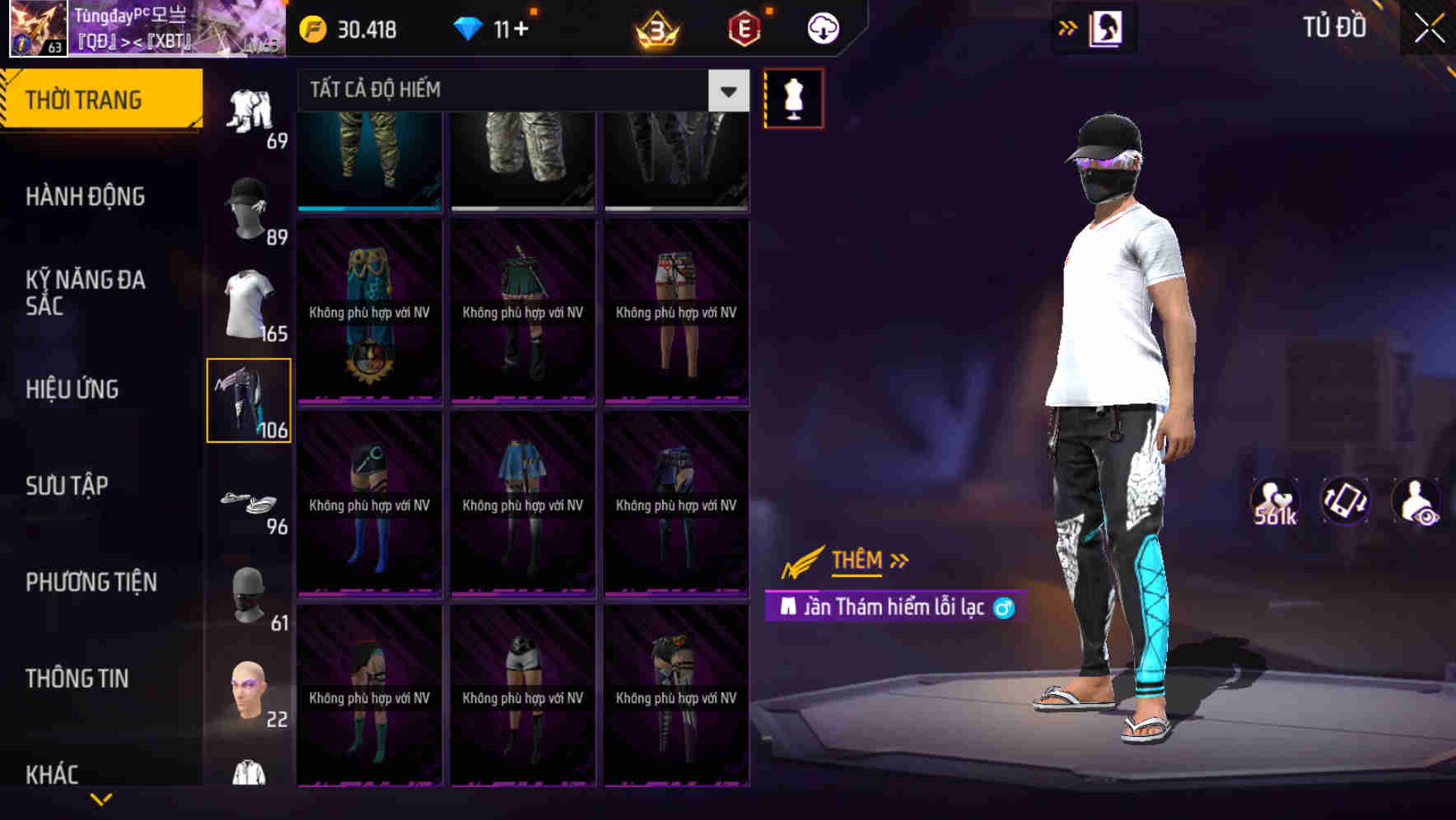This screenshot has width=1456, height=820.
Task: Select the highlighted pants thumbnail with 106 count
Action: (249, 399)
